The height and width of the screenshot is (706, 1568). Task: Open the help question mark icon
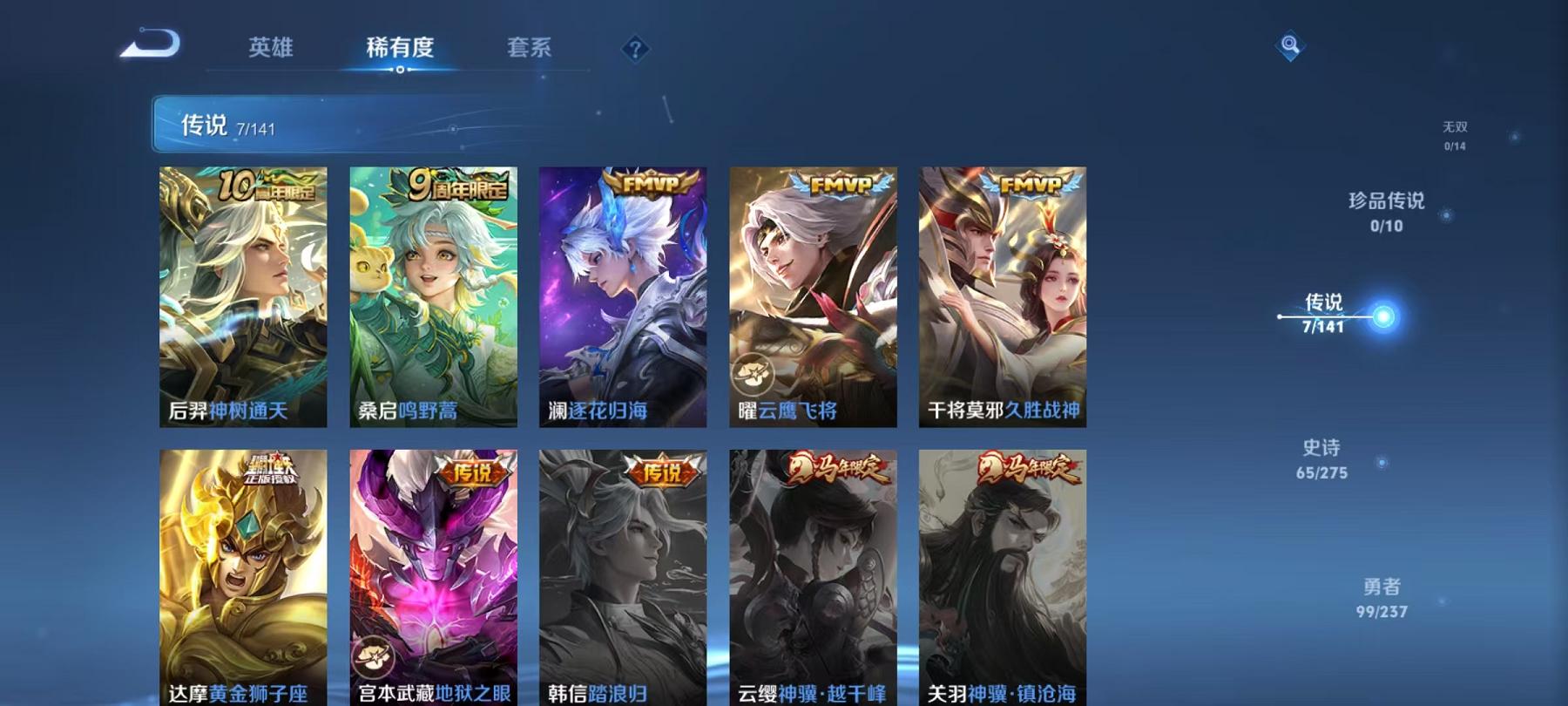click(635, 47)
